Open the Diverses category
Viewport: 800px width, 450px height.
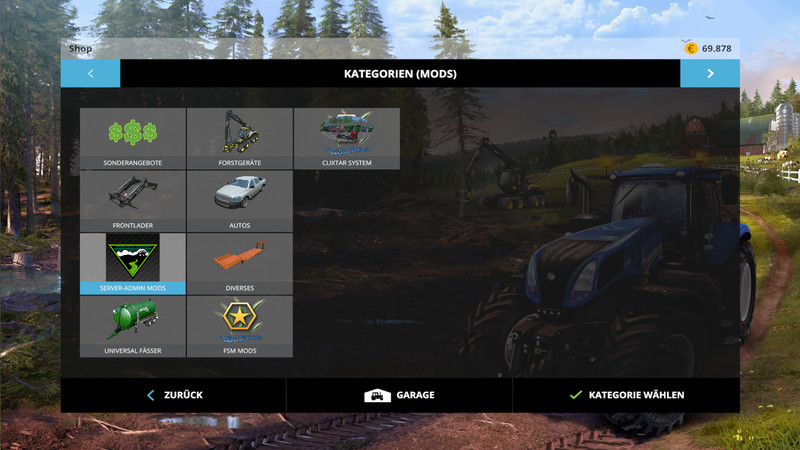coord(239,264)
